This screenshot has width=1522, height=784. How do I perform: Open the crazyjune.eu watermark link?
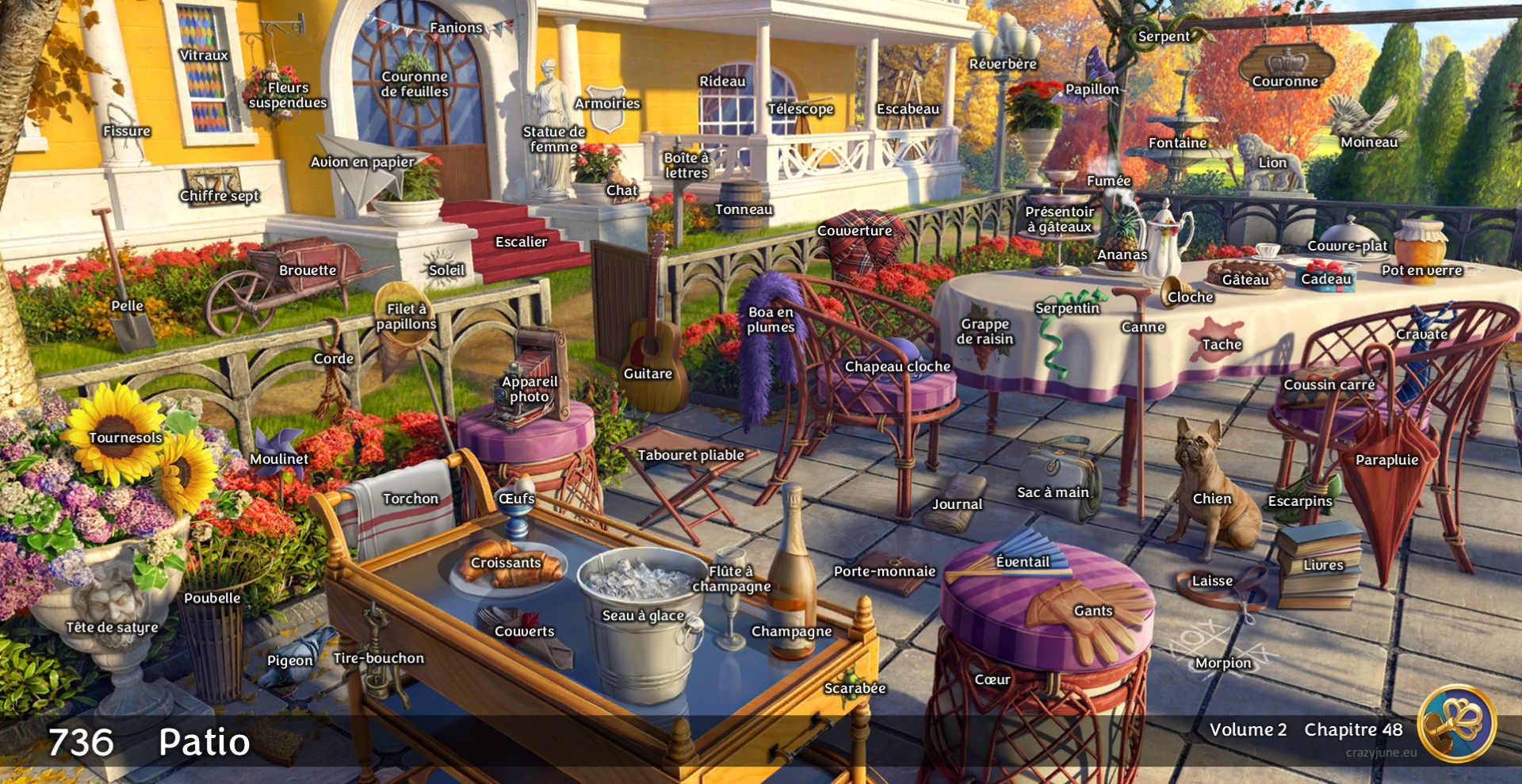click(1381, 752)
